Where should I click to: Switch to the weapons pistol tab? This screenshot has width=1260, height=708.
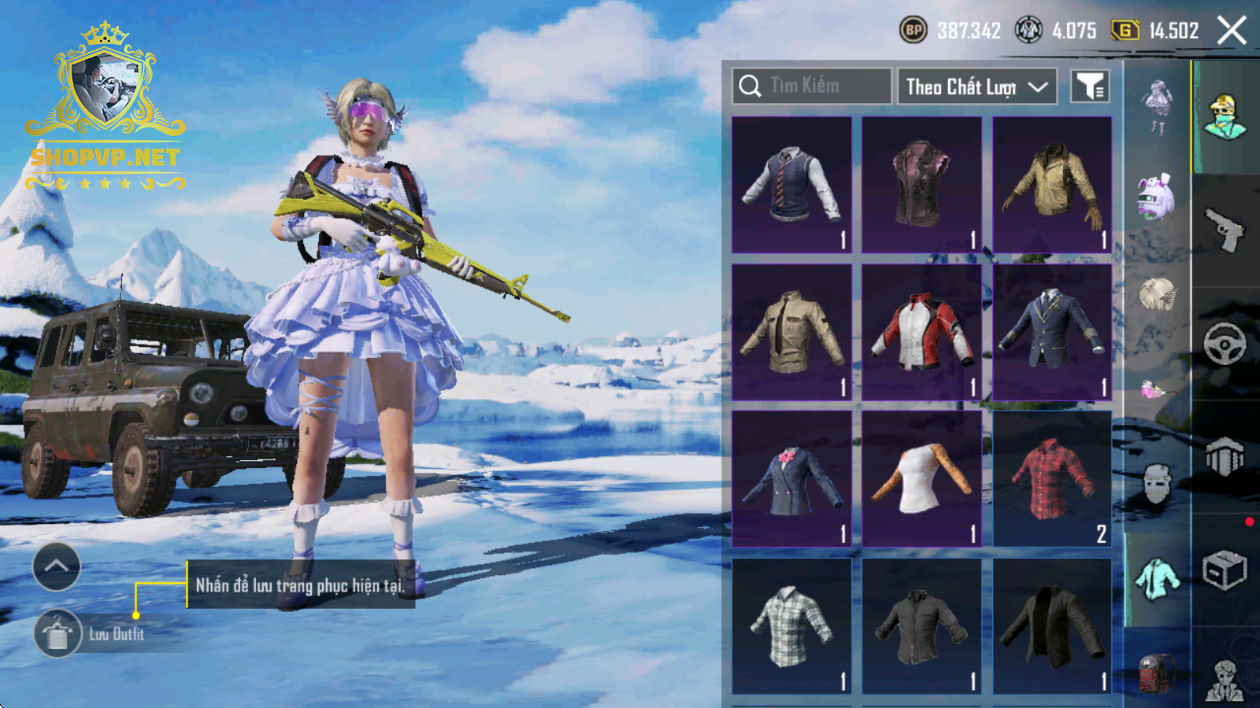(1225, 231)
